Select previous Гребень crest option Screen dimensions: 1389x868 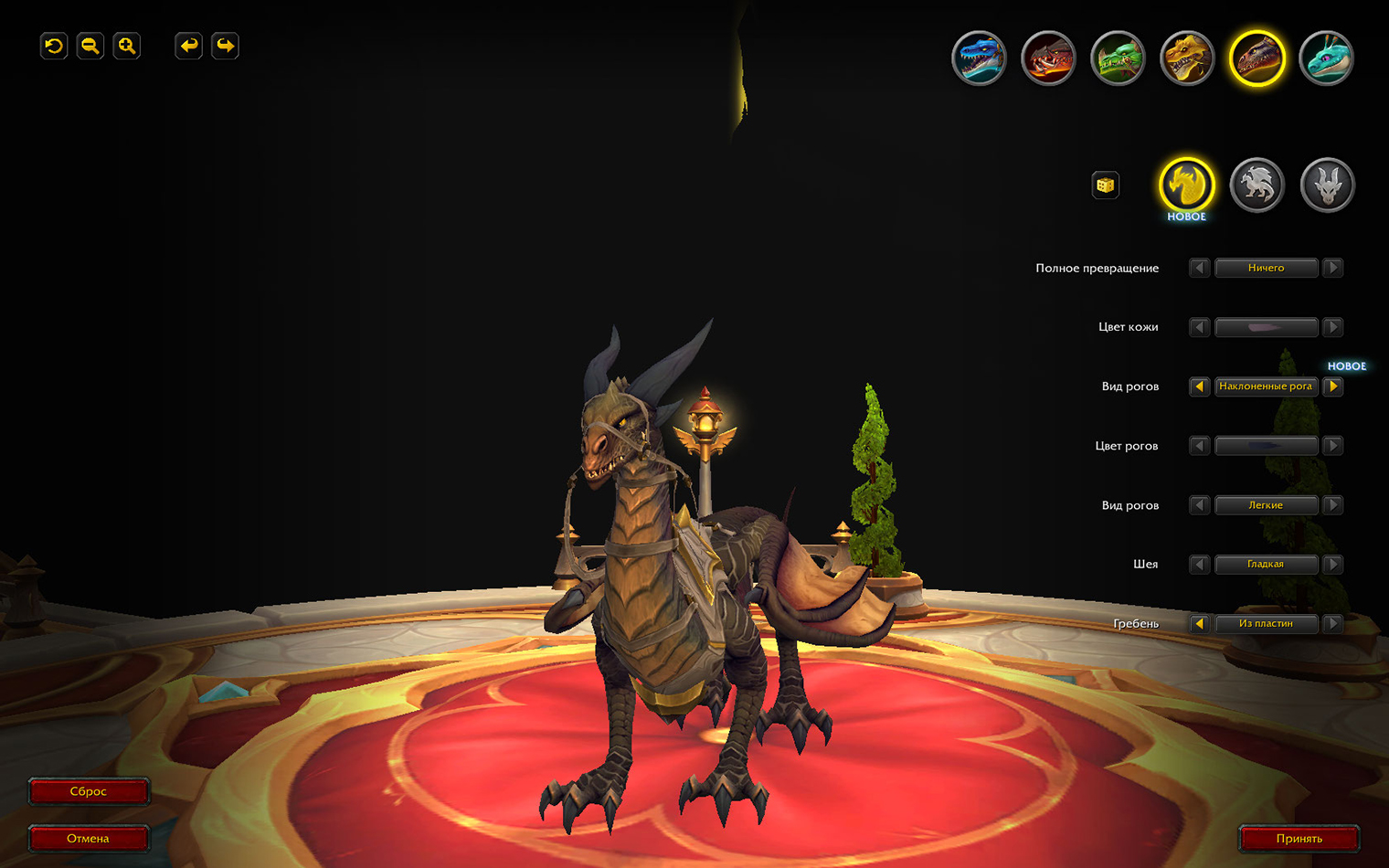1199,624
